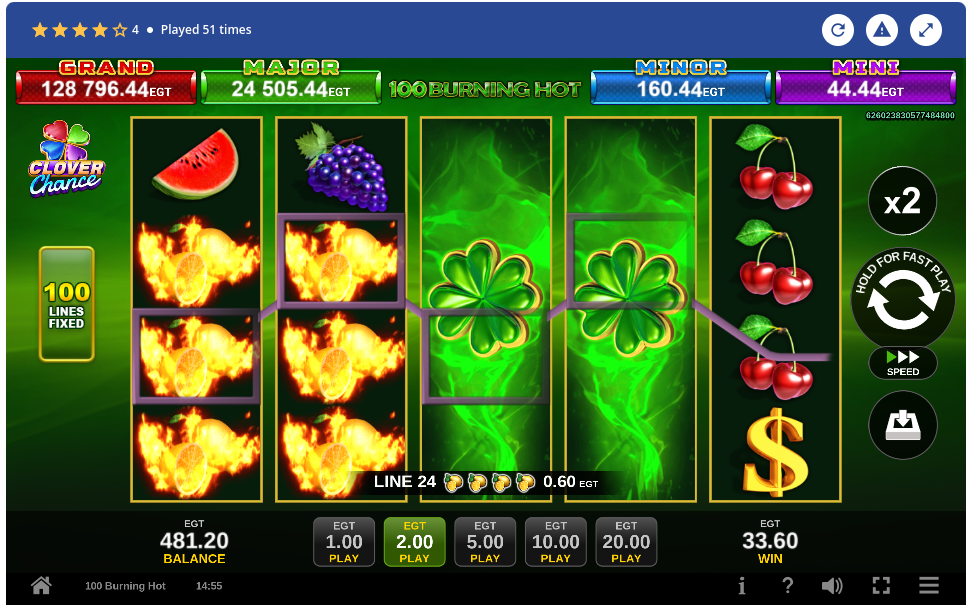Click the 100 Lines Fixed panel
968x605 pixels.
tap(67, 304)
